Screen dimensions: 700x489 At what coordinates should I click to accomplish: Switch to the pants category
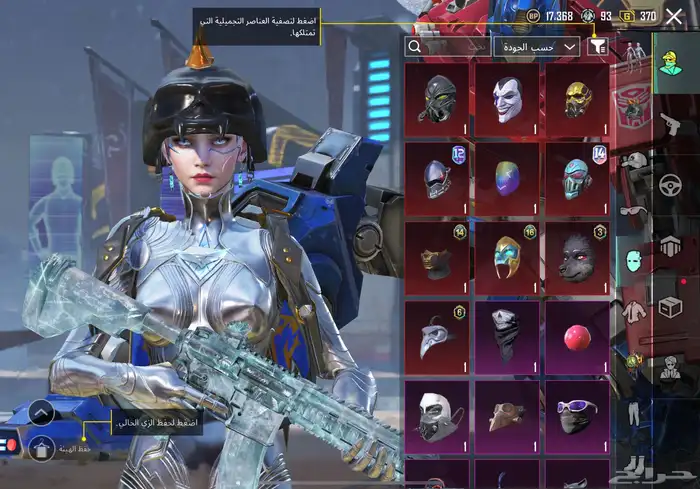pyautogui.click(x=632, y=412)
